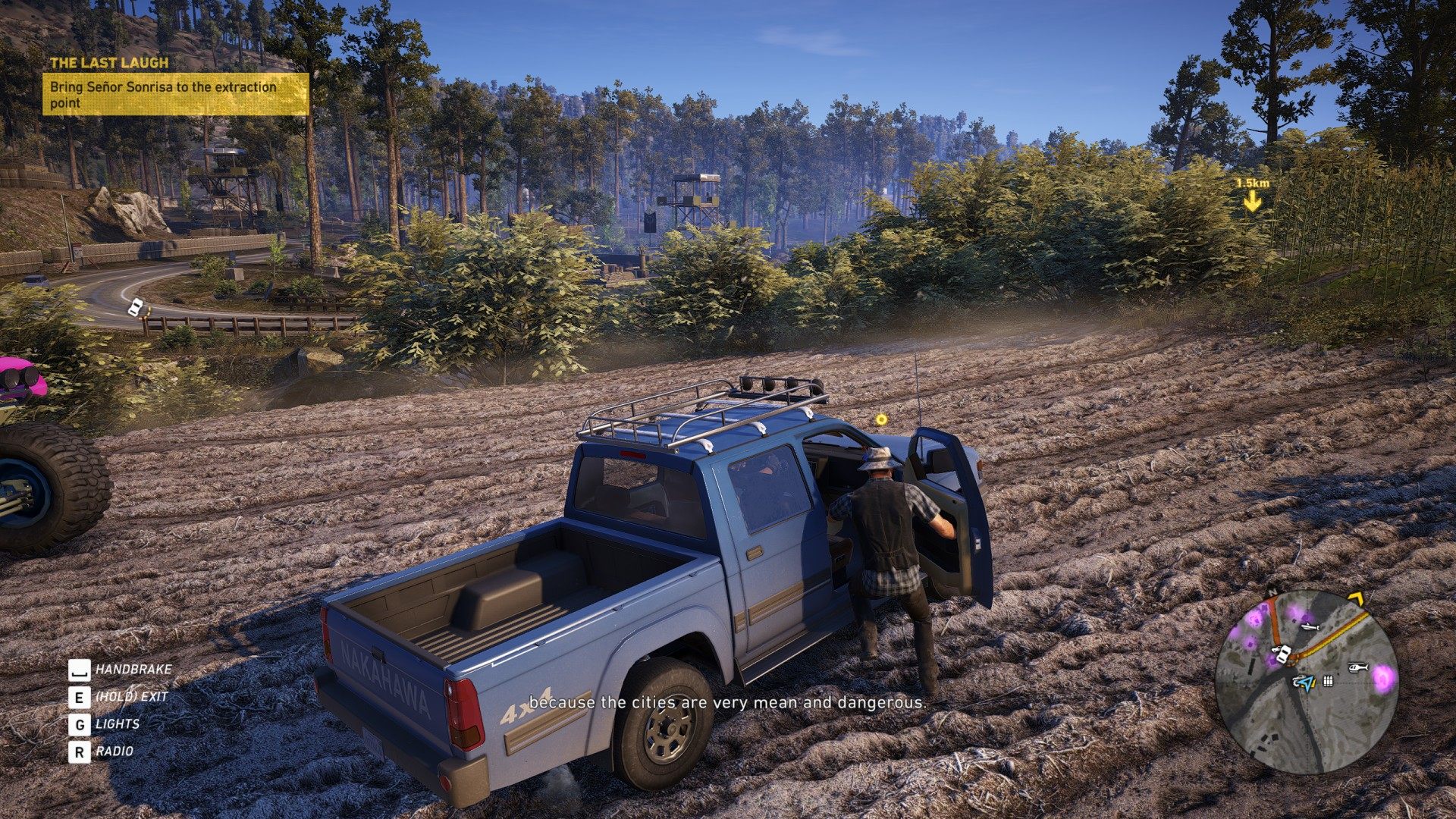Click the mission objective tracker banner

pyautogui.click(x=175, y=94)
